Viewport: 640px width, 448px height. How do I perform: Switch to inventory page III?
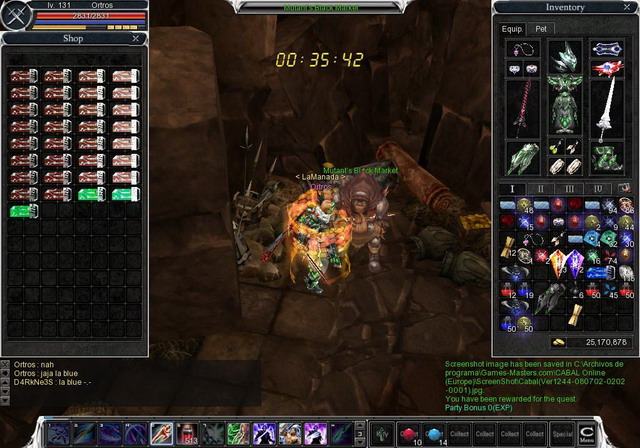coord(570,187)
